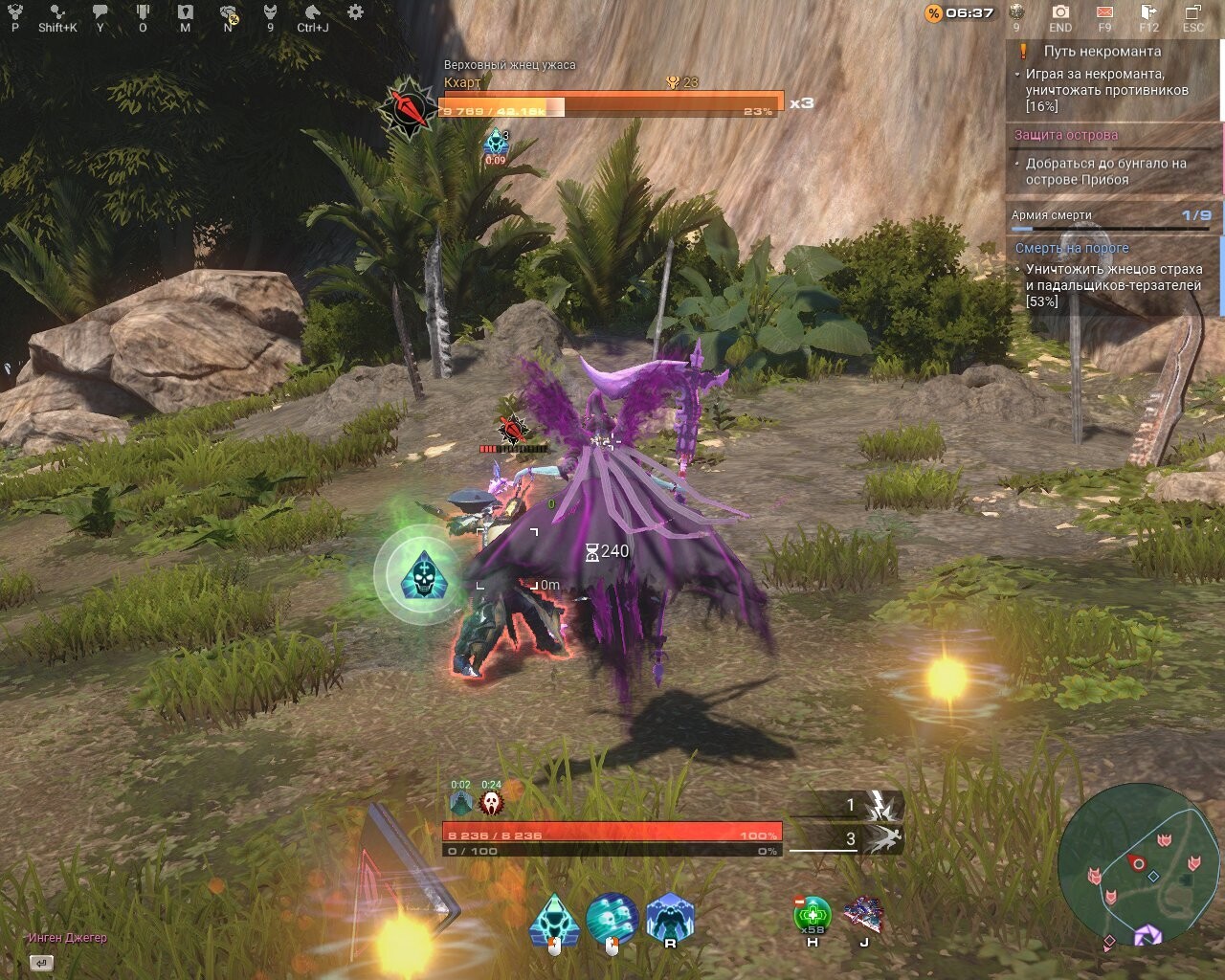This screenshot has height=980, width=1225.
Task: Take a screenshot with the camera icon
Action: click(x=1060, y=12)
